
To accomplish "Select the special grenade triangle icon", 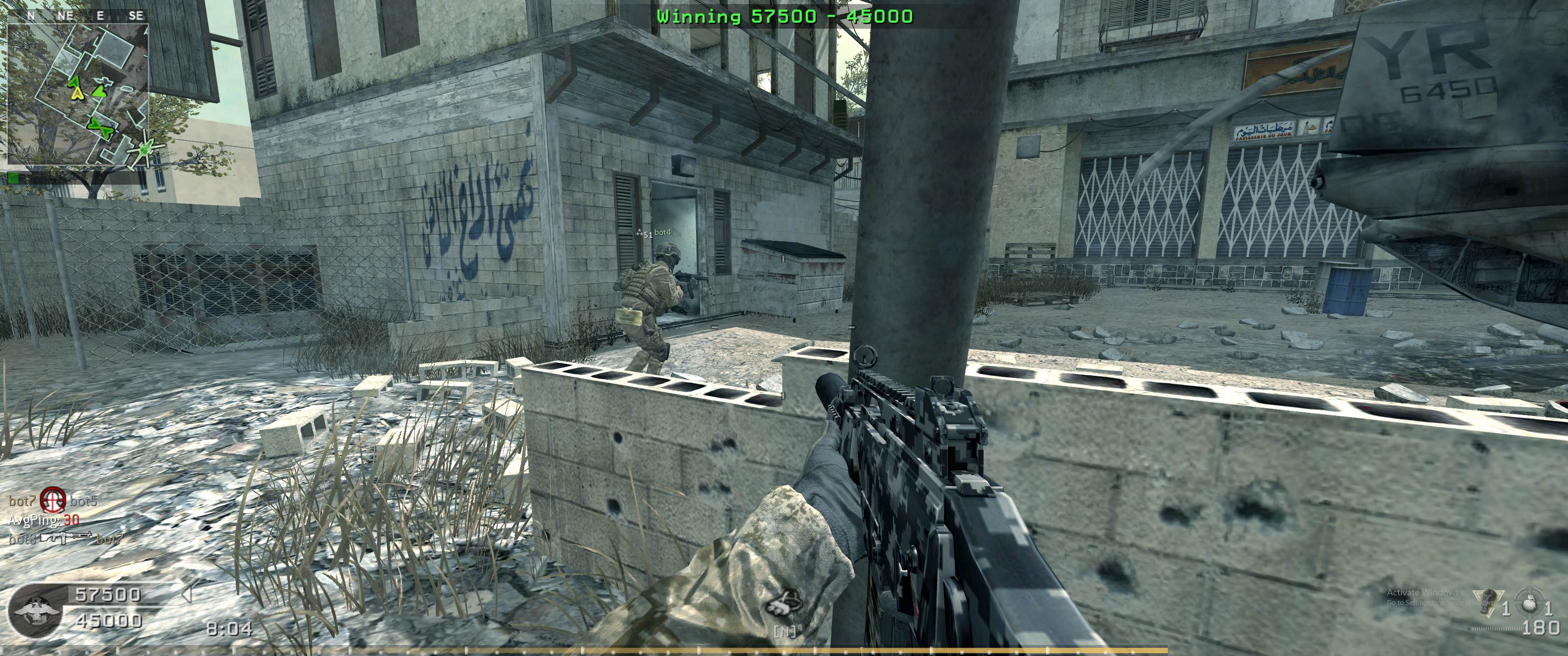I will click(x=1486, y=602).
